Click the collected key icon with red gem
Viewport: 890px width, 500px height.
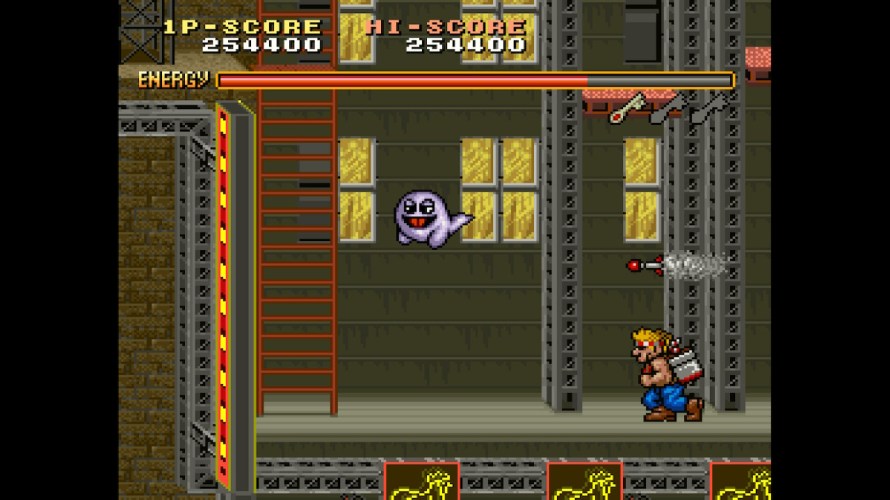click(x=628, y=107)
